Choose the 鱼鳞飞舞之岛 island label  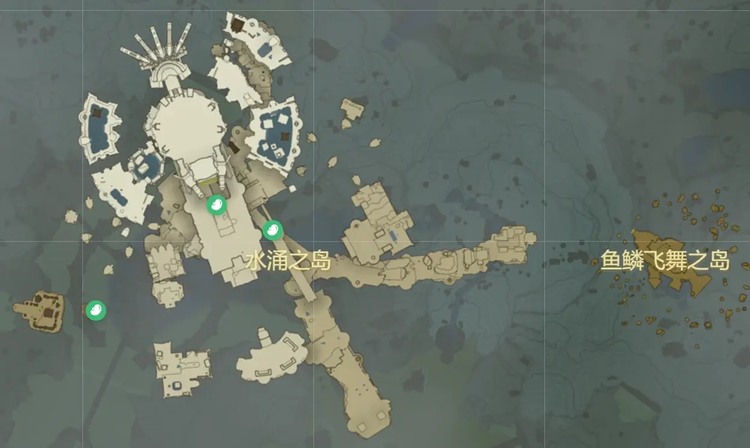[665, 262]
